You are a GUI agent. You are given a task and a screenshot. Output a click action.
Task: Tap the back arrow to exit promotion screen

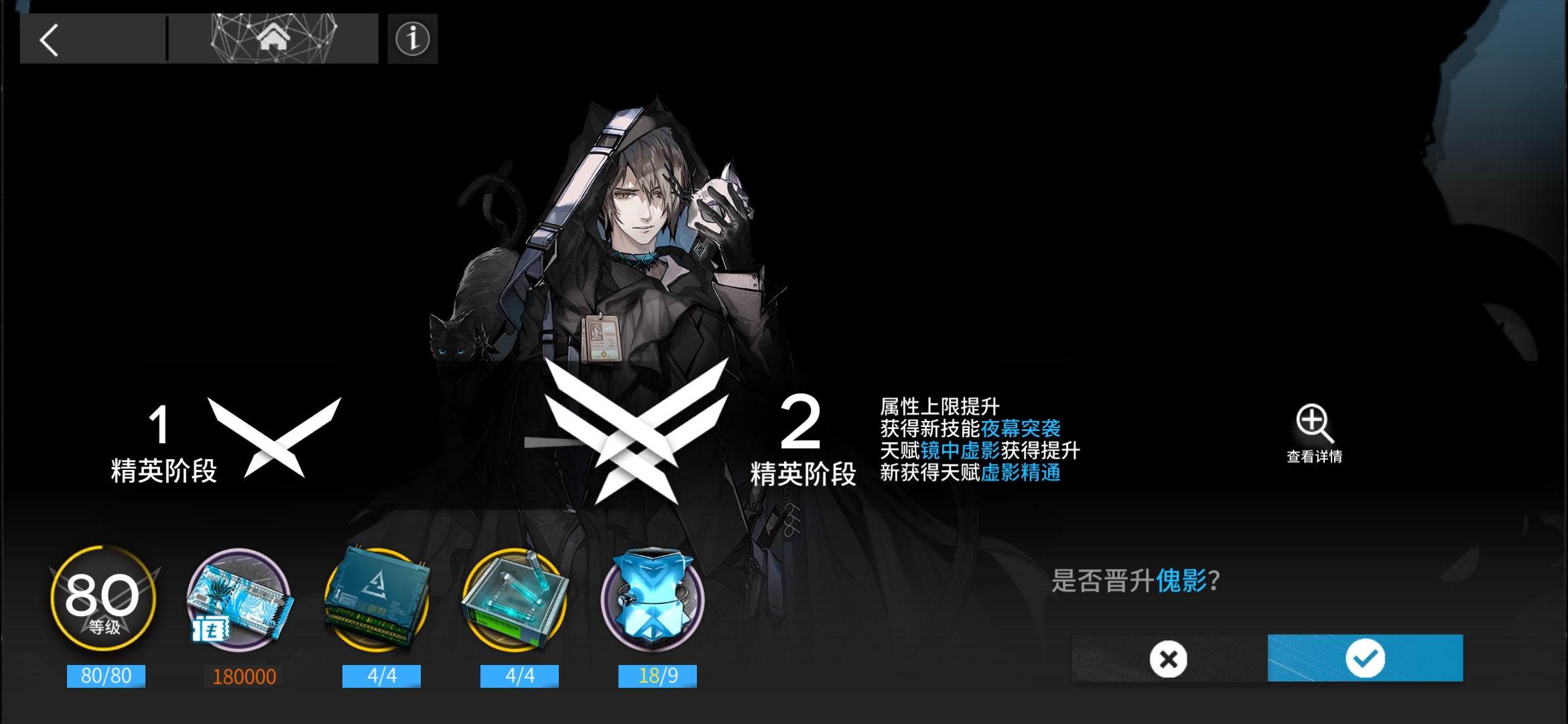click(47, 39)
